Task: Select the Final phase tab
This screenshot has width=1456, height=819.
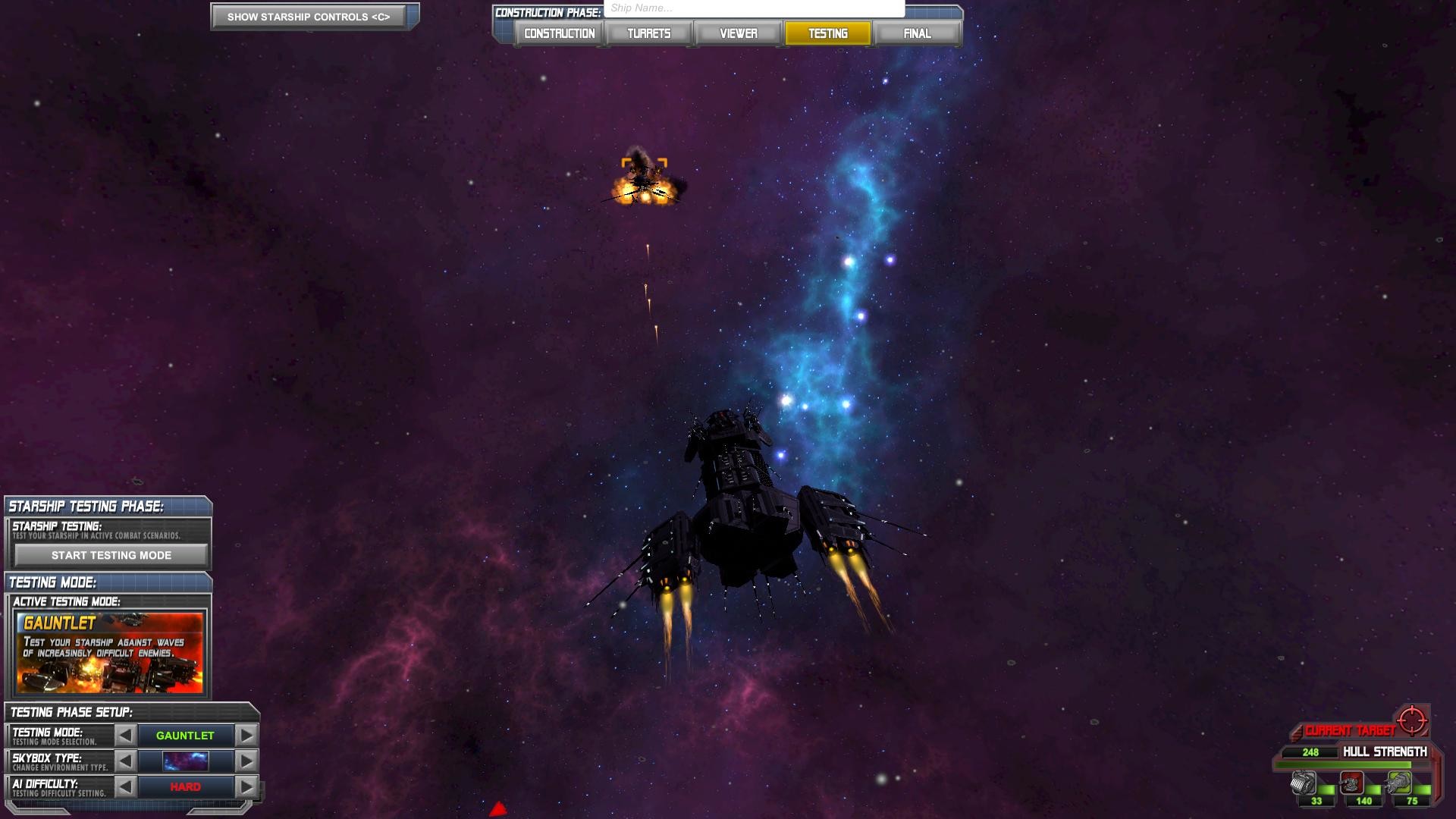Action: click(x=917, y=33)
